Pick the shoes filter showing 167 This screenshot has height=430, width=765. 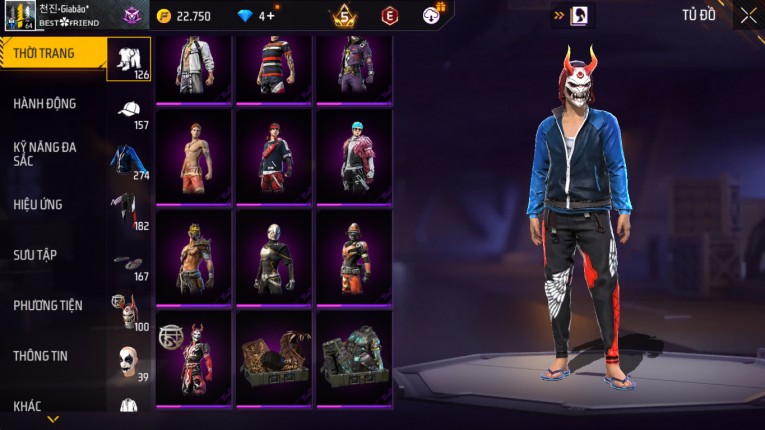click(x=129, y=263)
